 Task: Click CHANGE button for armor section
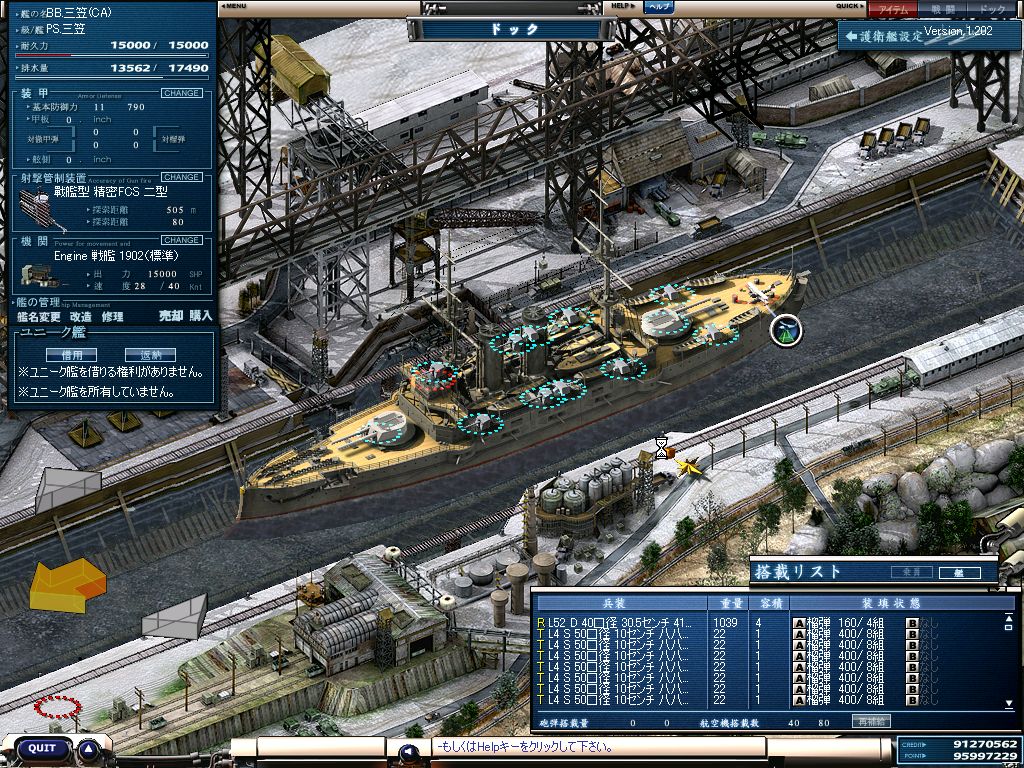tap(182, 93)
